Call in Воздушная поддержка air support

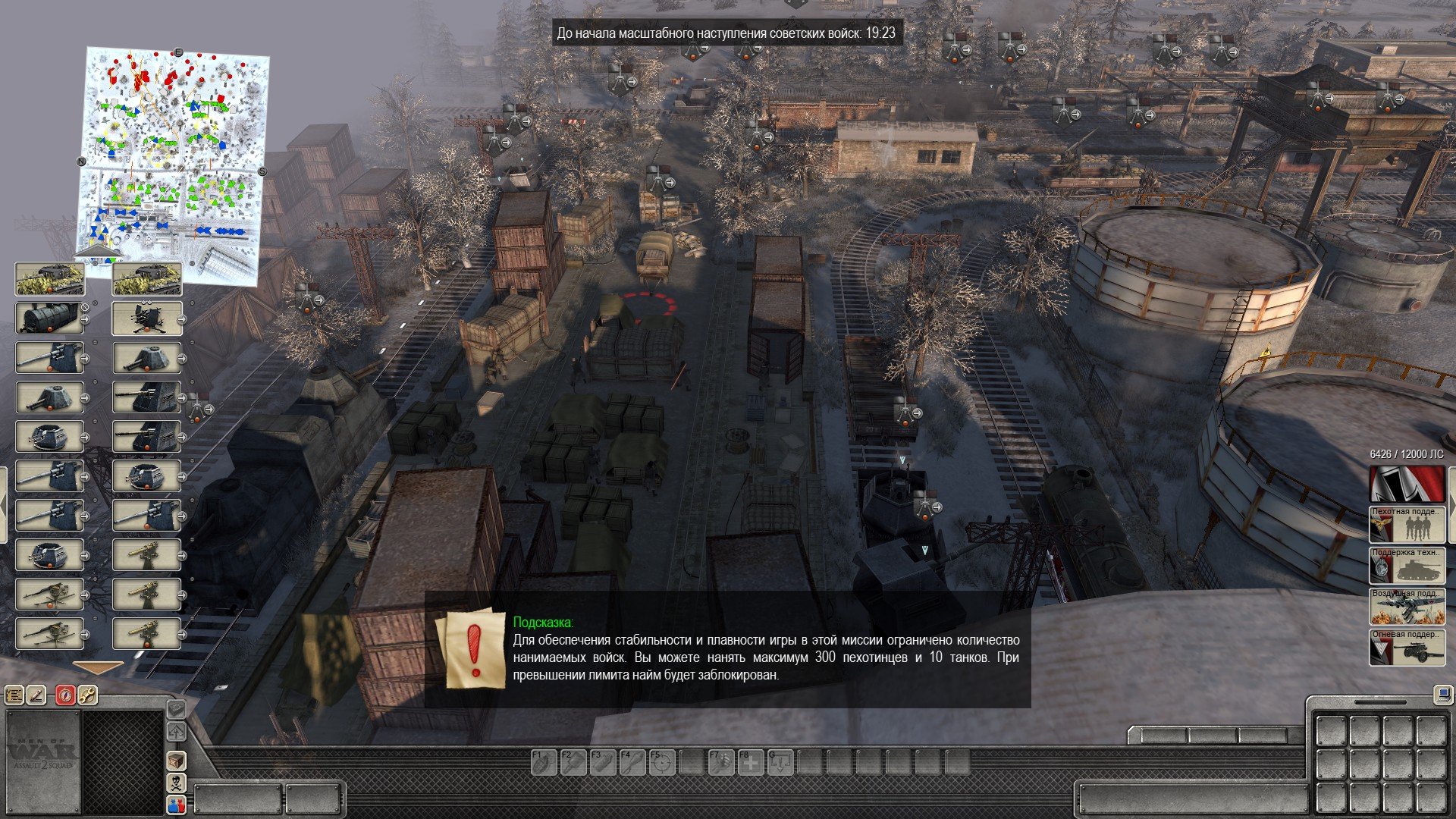point(1407,606)
